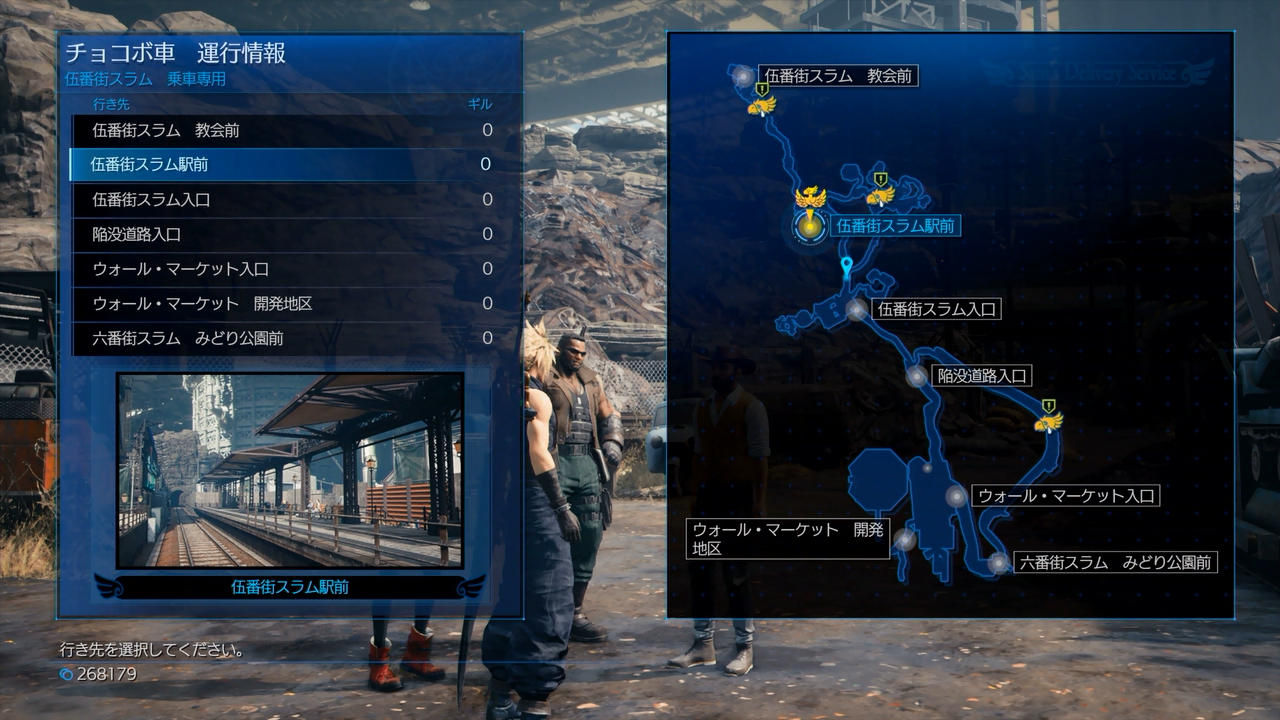
Task: Select highlighted 伍番街スラム駅前 map marker label
Action: pos(895,227)
